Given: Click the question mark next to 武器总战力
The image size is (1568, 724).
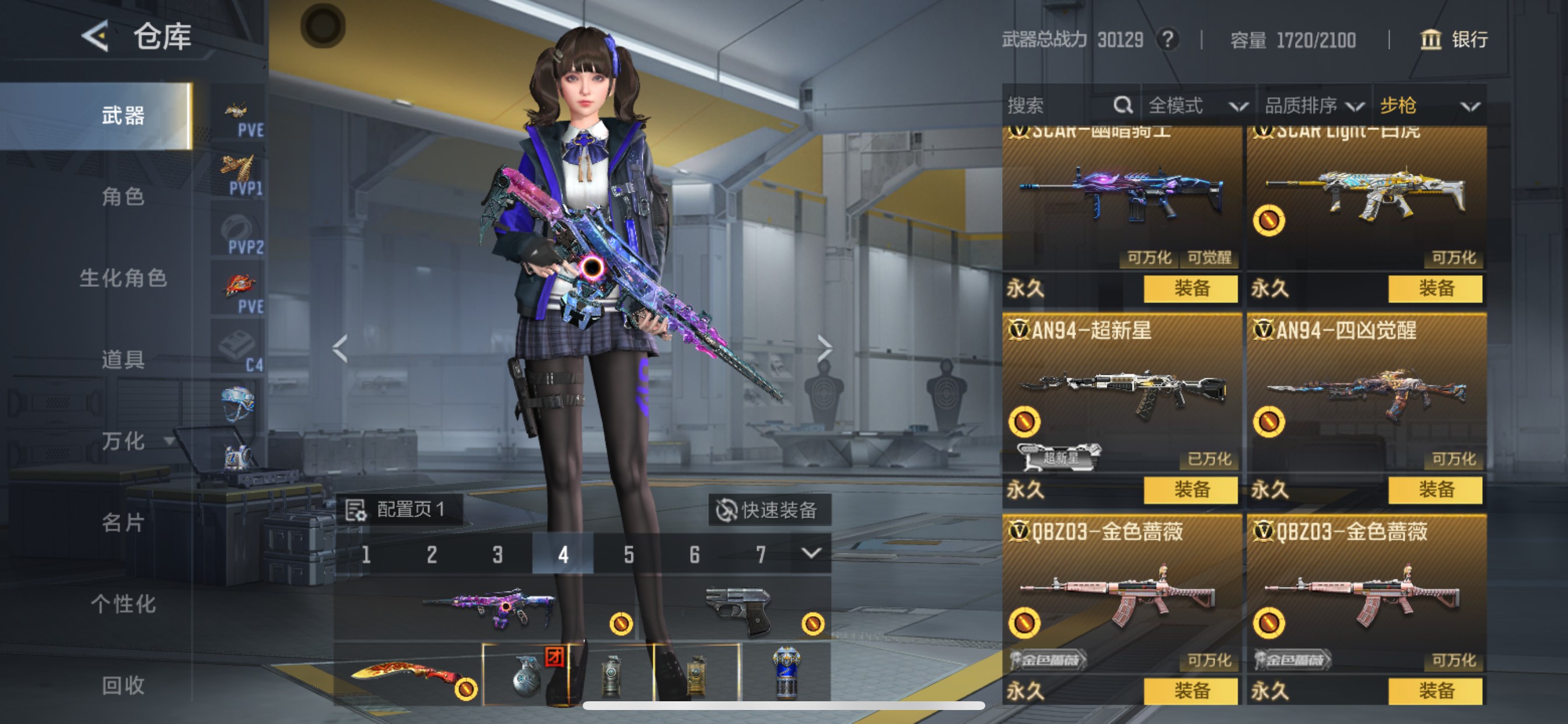Looking at the screenshot, I should (1168, 39).
